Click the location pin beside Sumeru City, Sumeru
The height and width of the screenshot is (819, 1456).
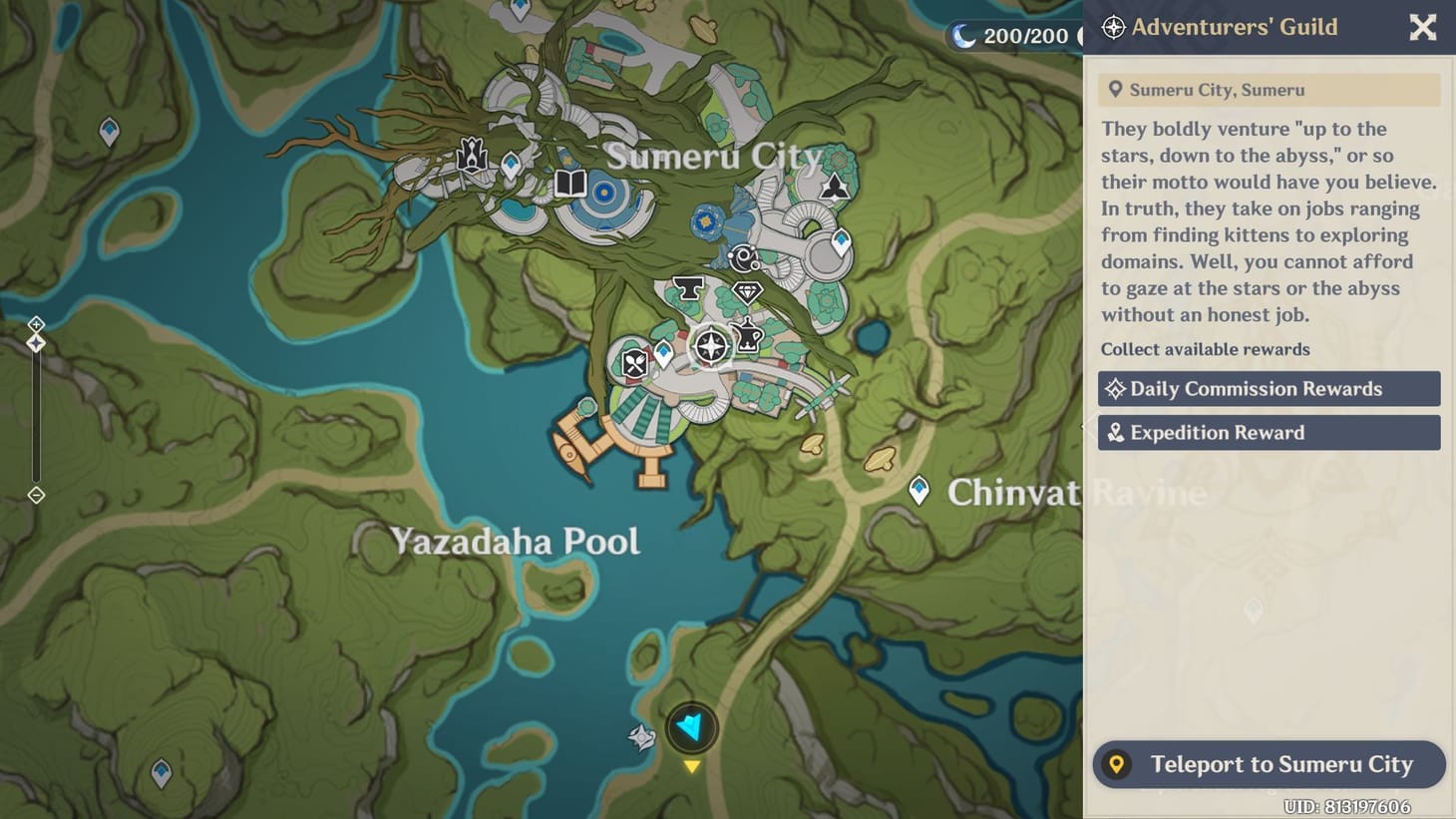pyautogui.click(x=1117, y=89)
